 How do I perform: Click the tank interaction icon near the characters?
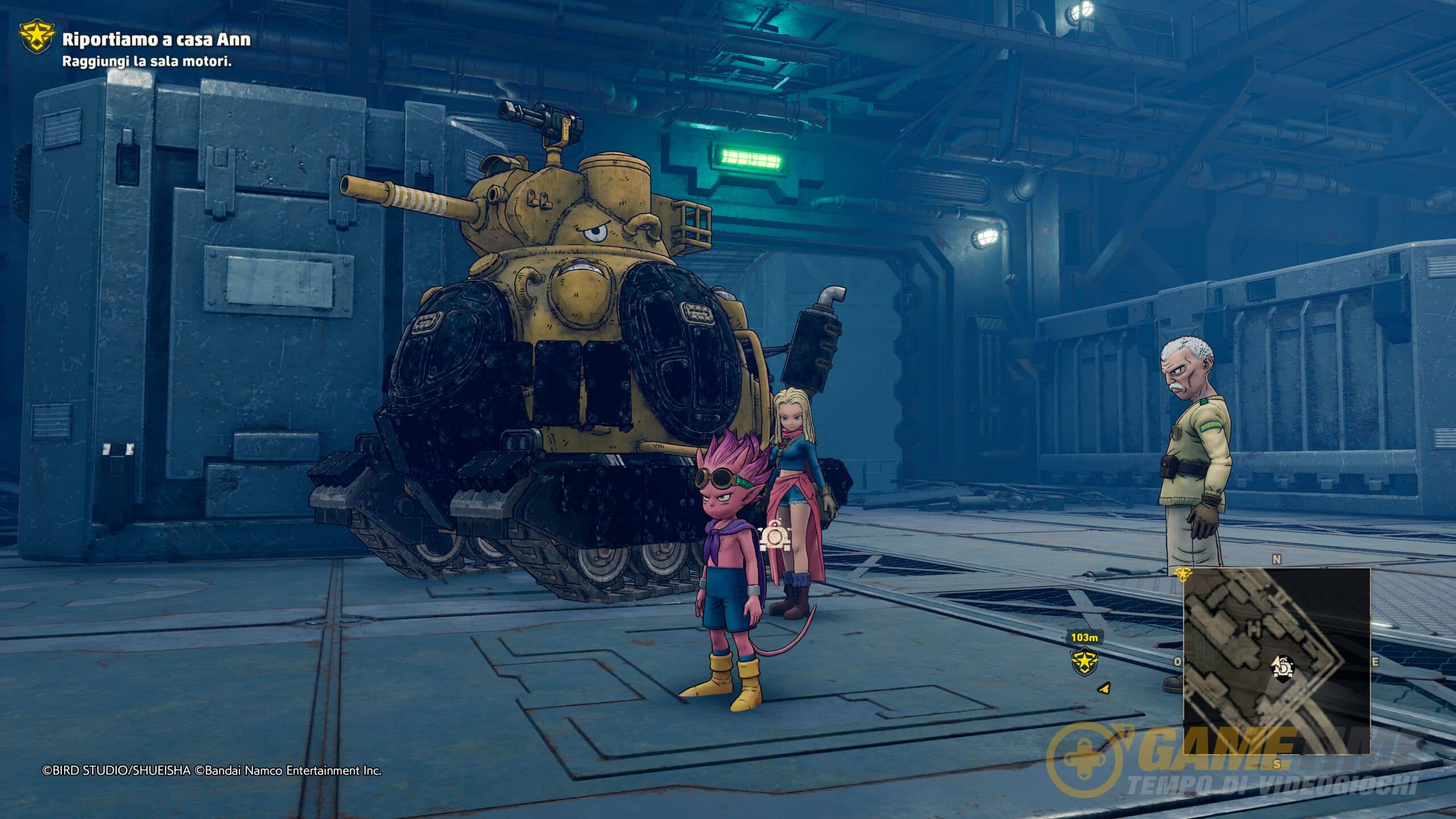774,536
